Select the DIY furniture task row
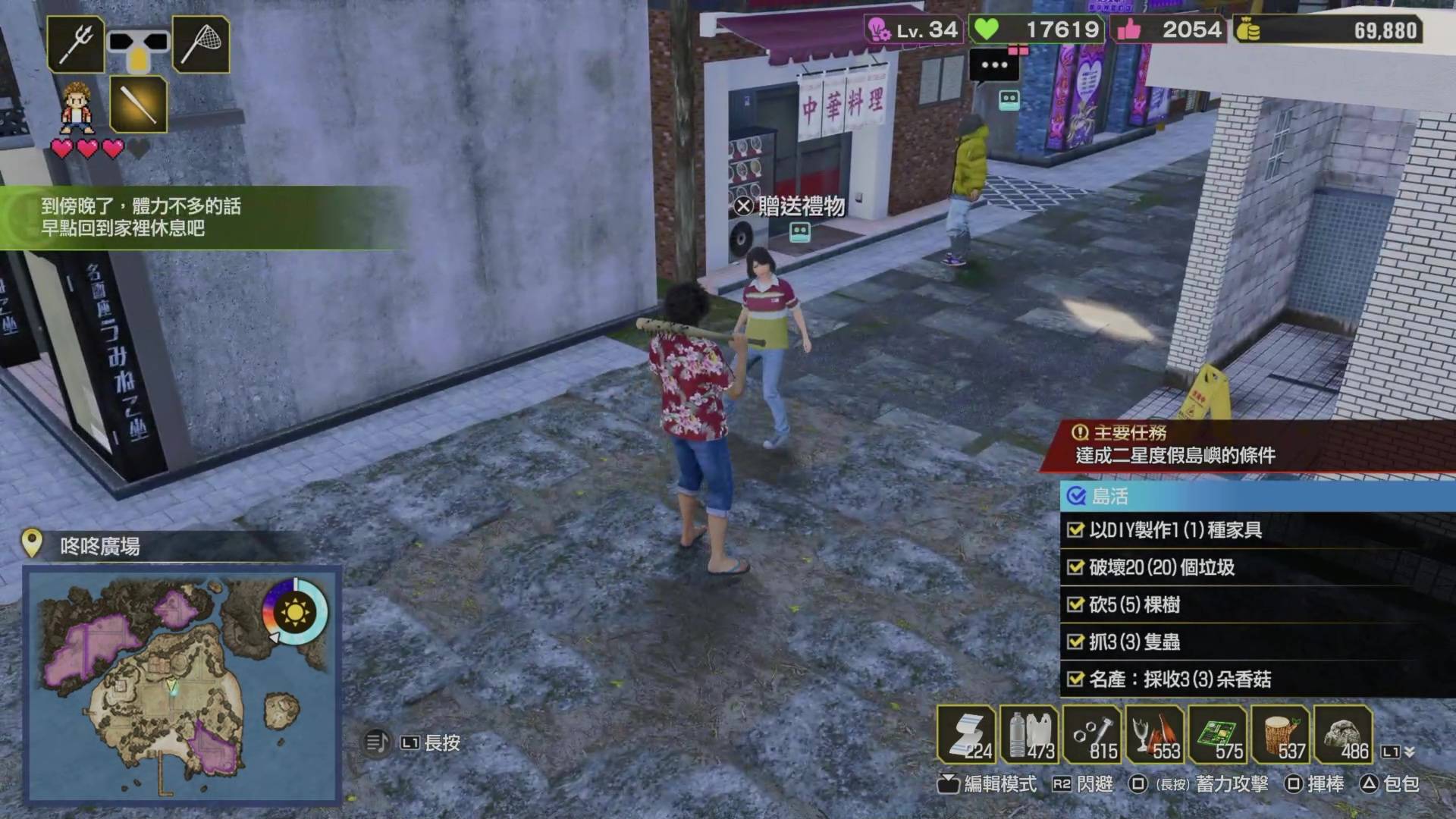Image resolution: width=1456 pixels, height=819 pixels. [x=1255, y=530]
